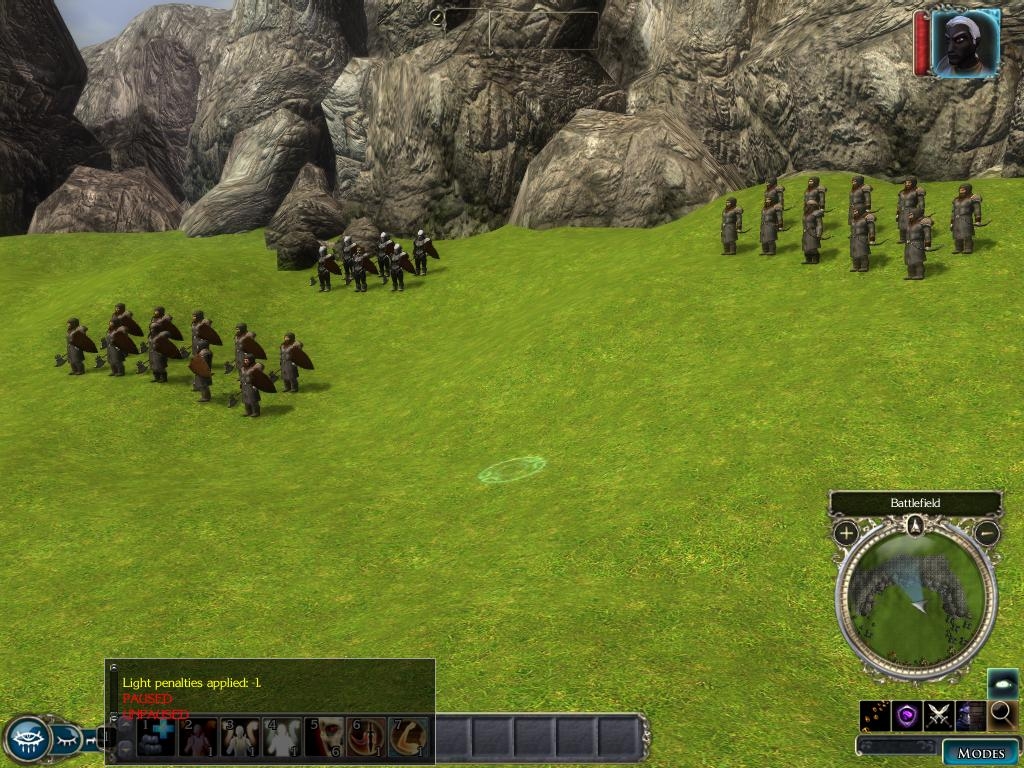Activate hotbar slot 4 white silhouette ability

pos(282,737)
